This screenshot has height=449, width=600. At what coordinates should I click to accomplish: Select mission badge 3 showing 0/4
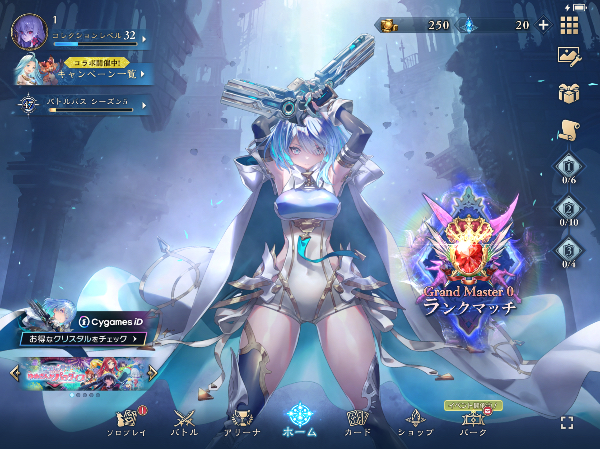[569, 255]
